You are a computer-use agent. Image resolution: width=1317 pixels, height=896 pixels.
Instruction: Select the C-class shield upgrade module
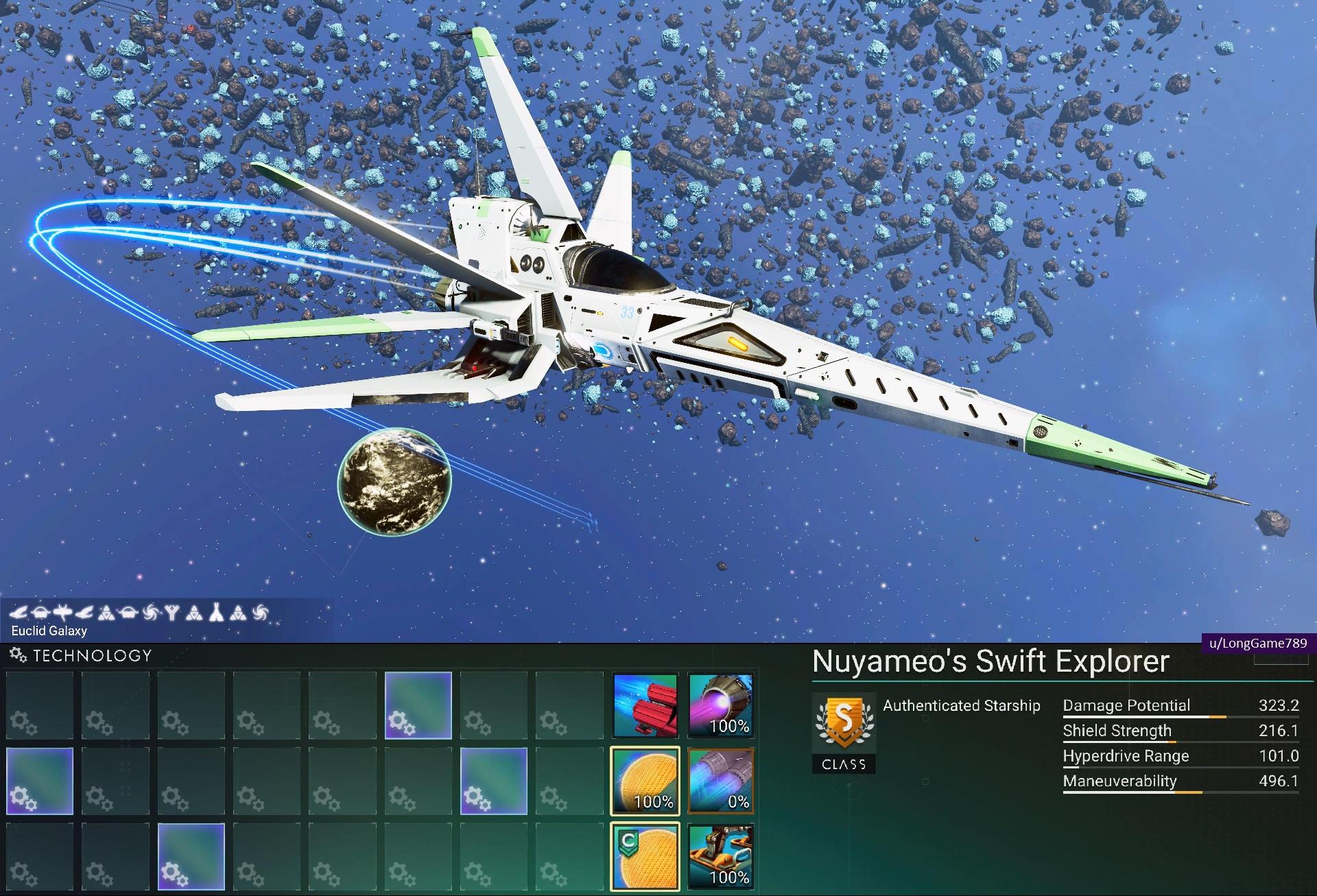(645, 856)
